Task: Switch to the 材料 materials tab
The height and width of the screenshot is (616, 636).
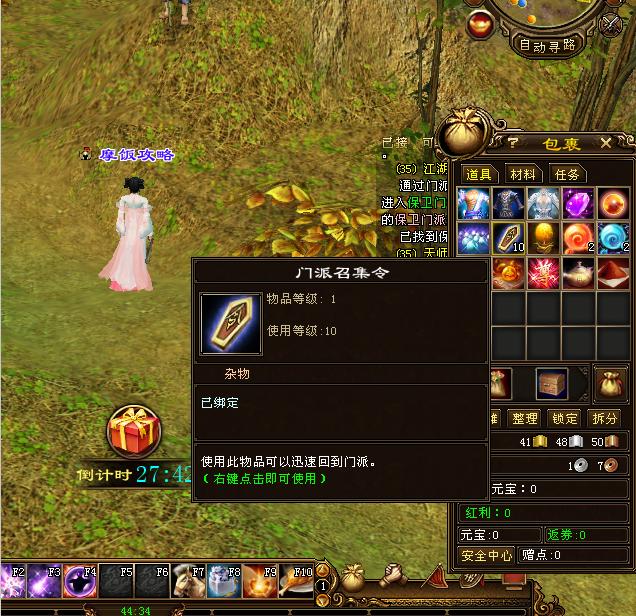Action: click(521, 174)
